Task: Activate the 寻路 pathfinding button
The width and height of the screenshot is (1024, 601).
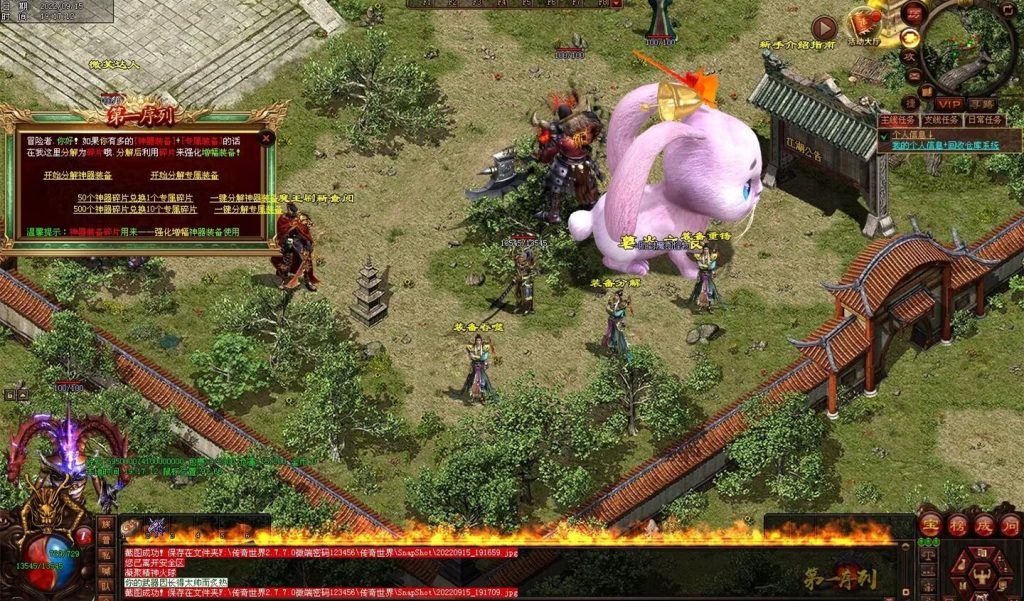Action: click(981, 104)
